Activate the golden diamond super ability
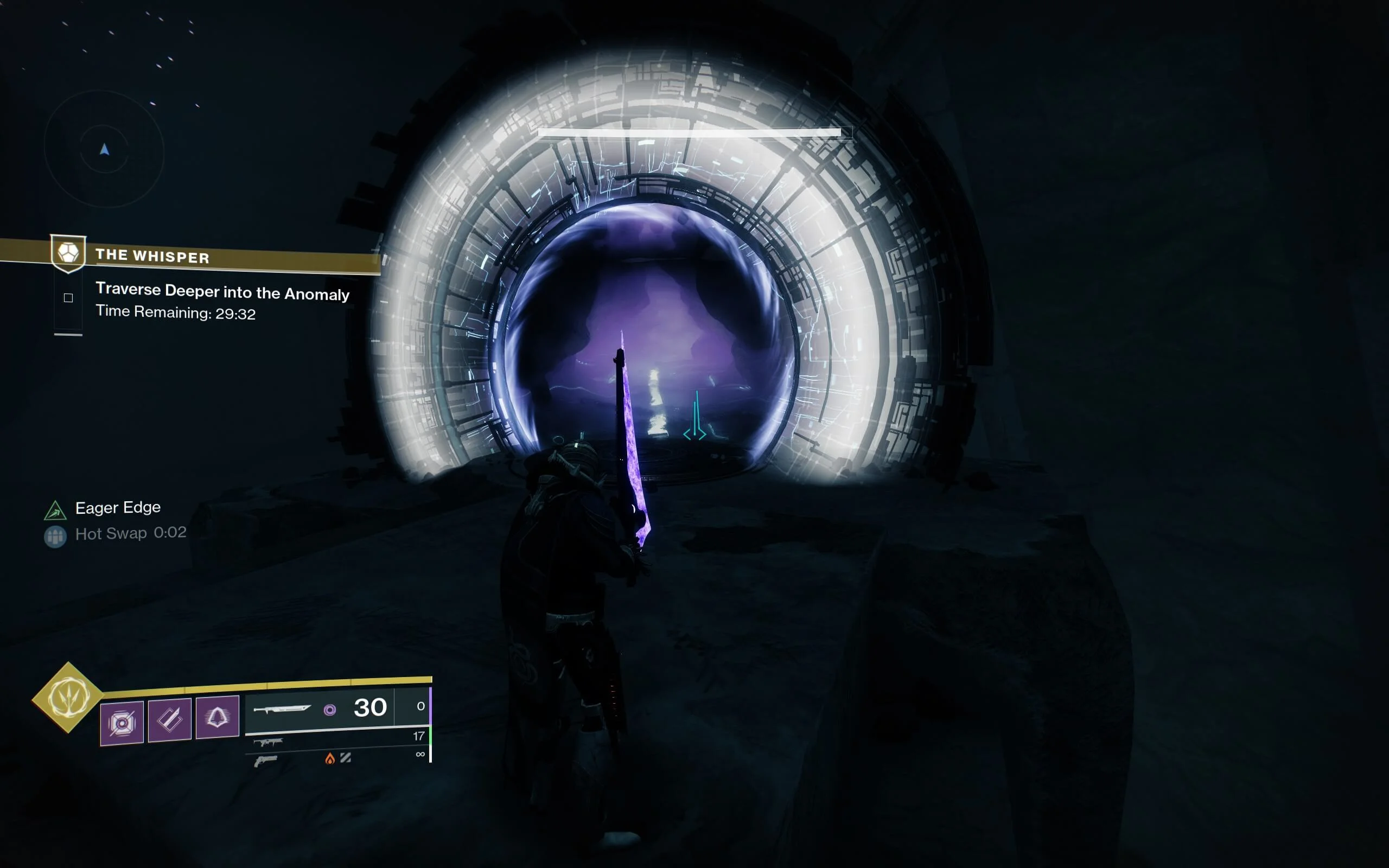This screenshot has height=868, width=1389. 68,697
